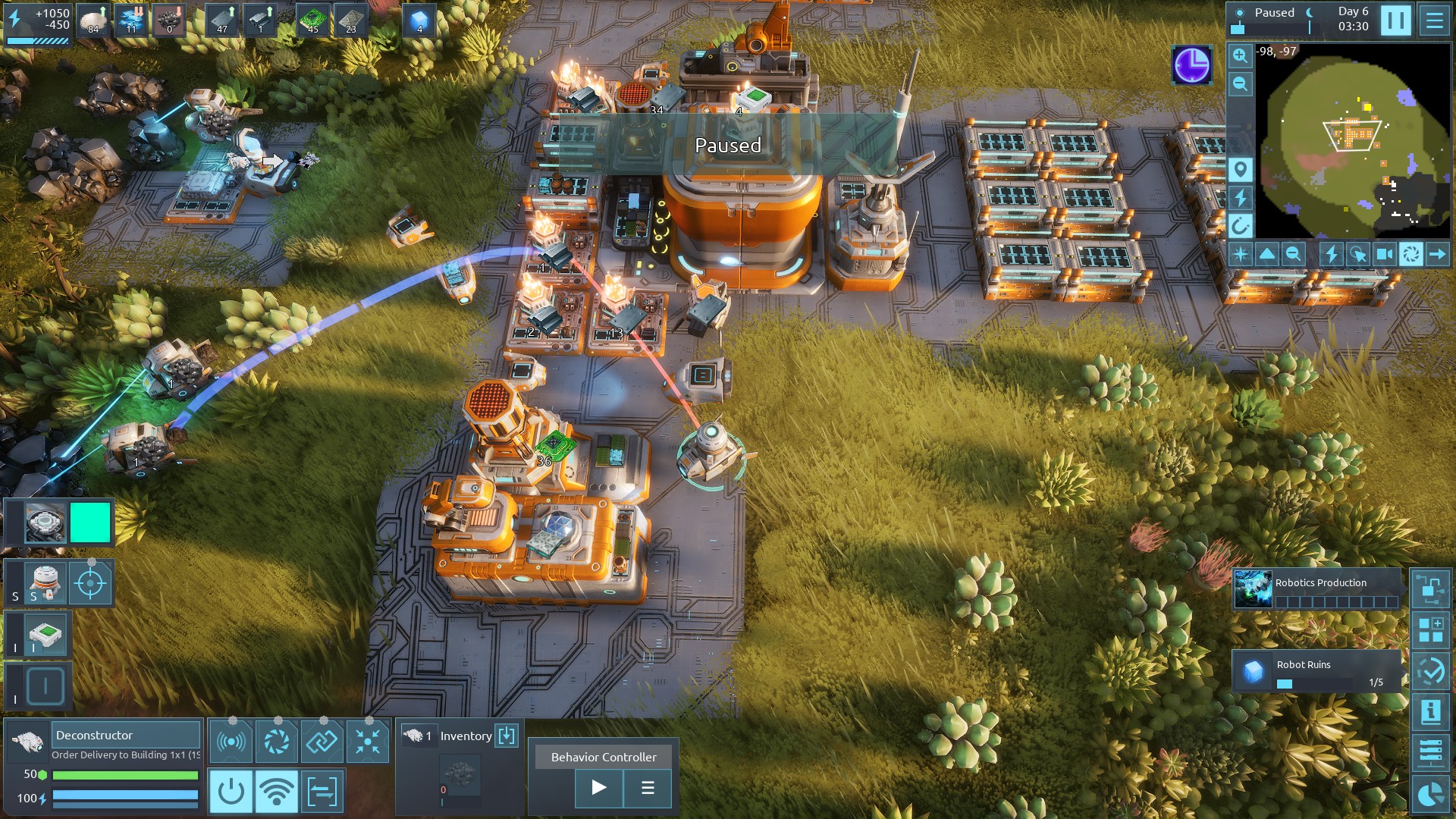Toggle the Deconstructor power button
The width and height of the screenshot is (1456, 819).
(231, 792)
